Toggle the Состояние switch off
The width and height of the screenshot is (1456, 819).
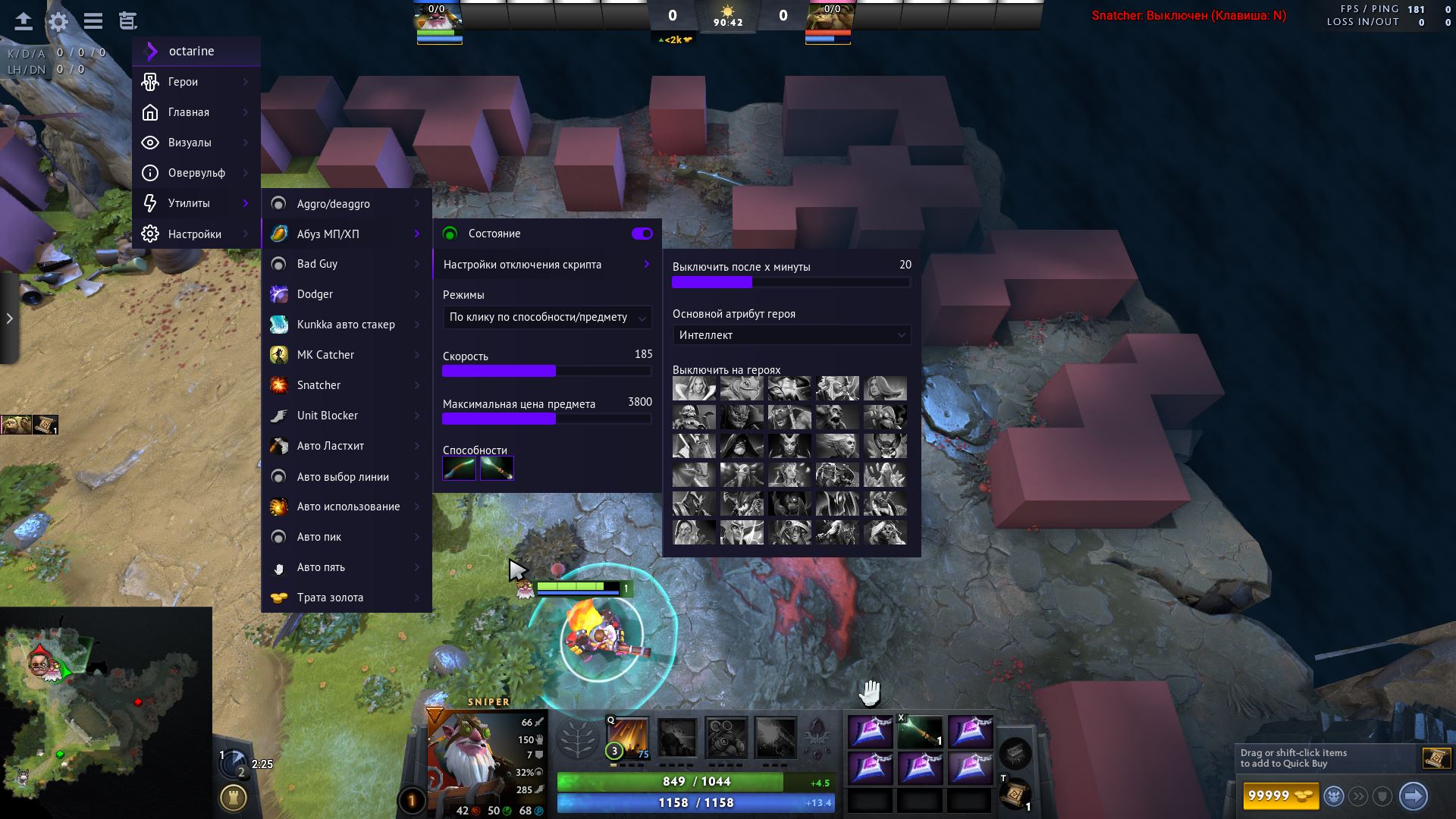[641, 234]
